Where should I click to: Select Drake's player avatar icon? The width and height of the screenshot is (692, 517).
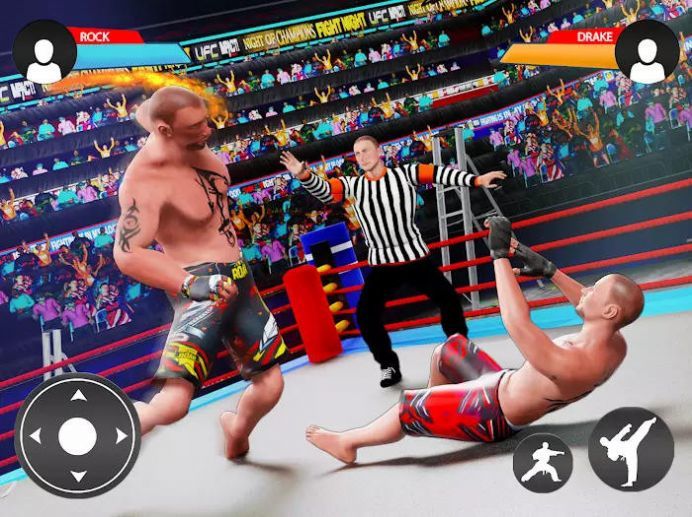pyautogui.click(x=647, y=51)
